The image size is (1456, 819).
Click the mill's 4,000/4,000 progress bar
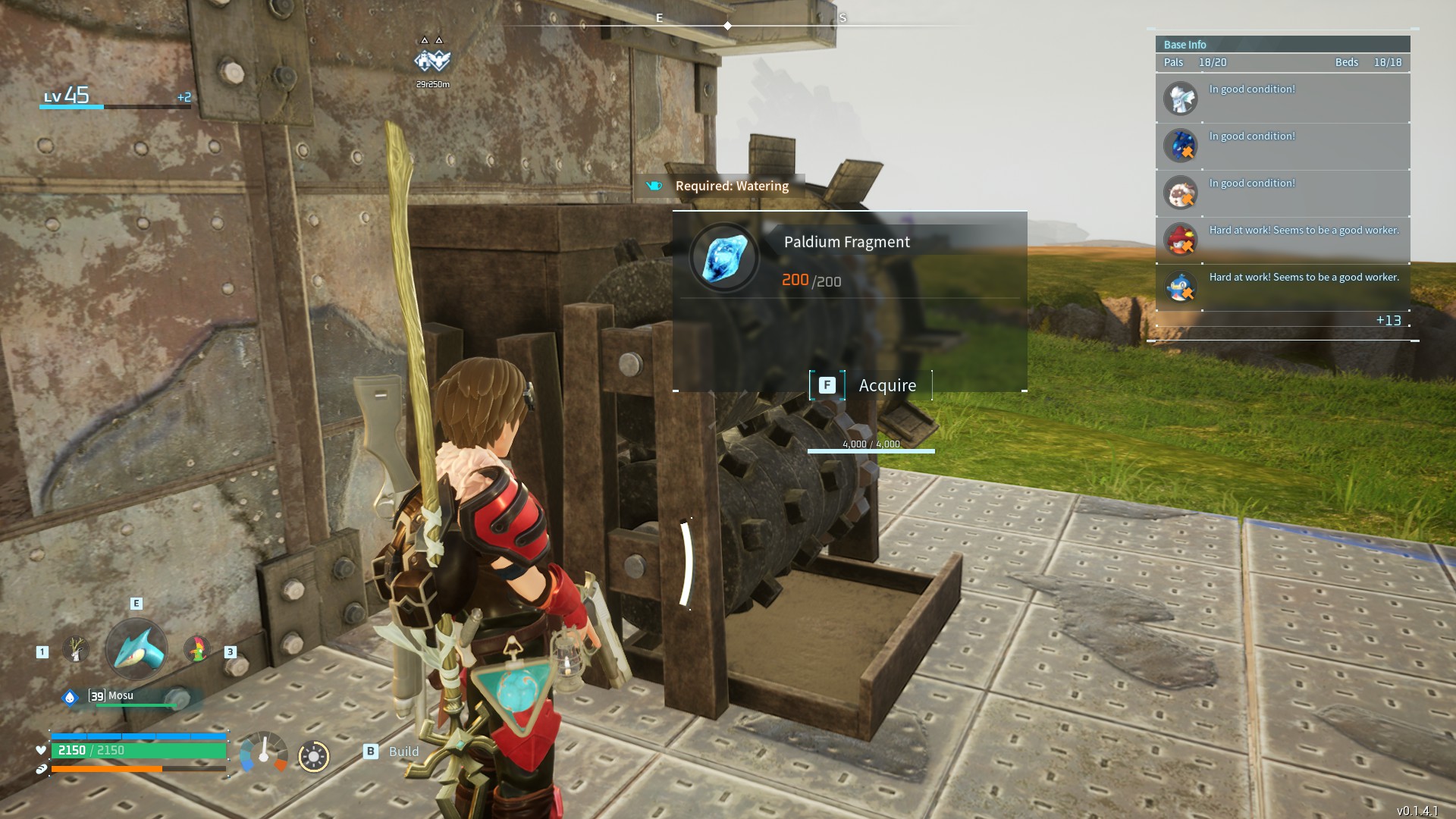[872, 449]
